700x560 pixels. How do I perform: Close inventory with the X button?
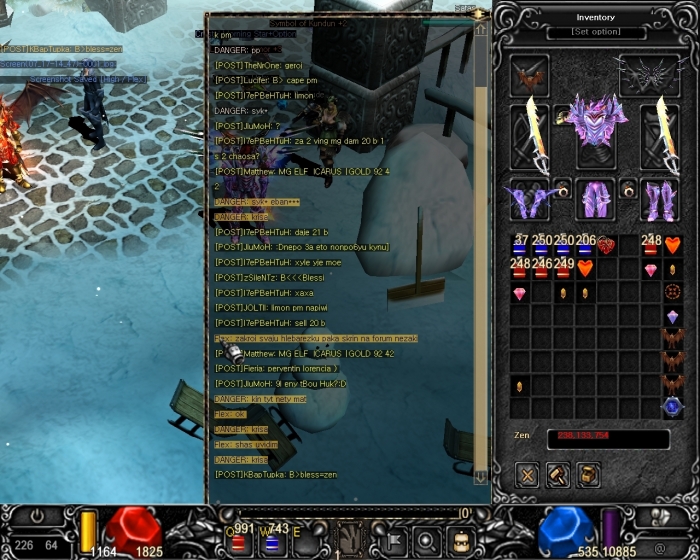point(528,474)
